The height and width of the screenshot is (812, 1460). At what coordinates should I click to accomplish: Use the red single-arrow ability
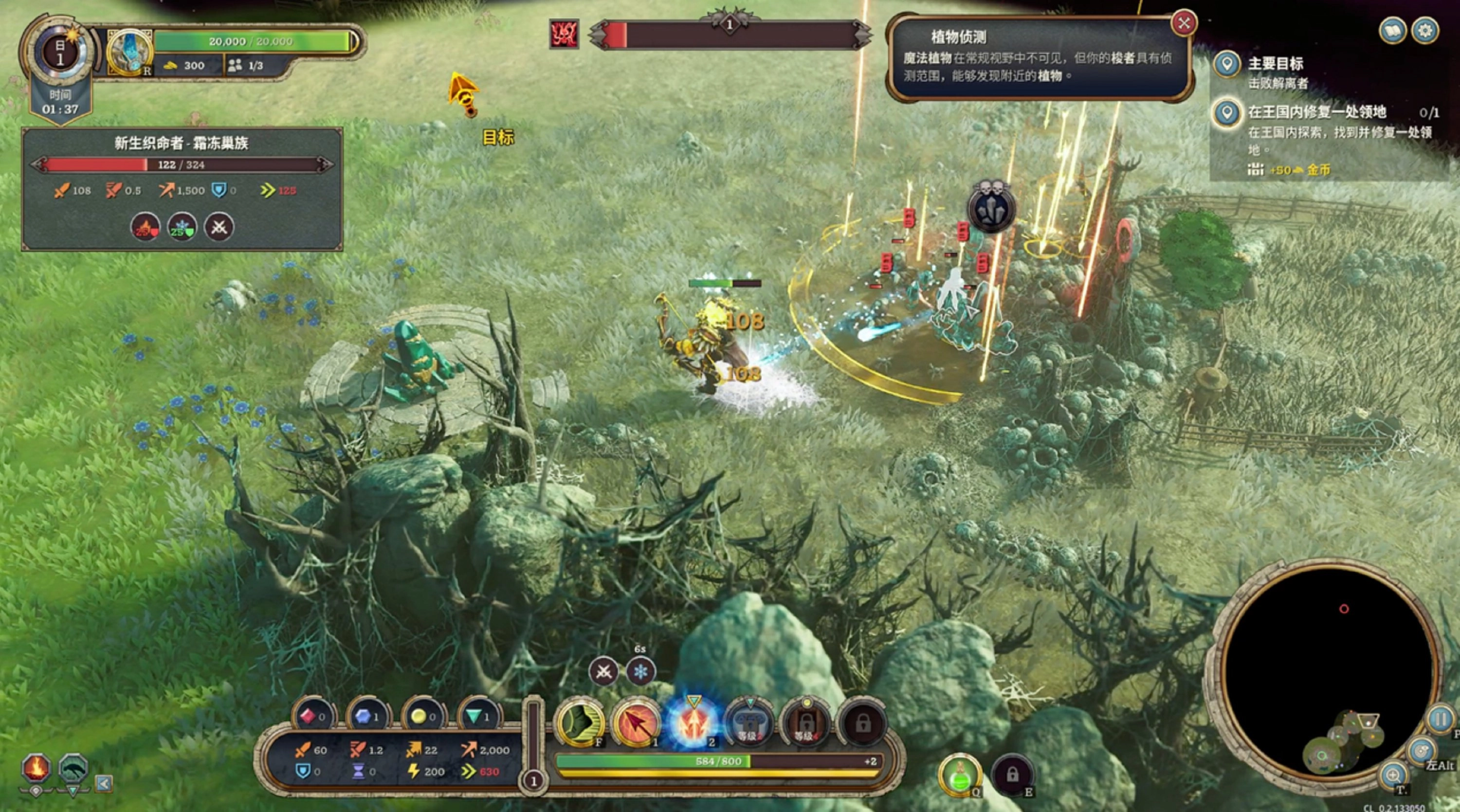pyautogui.click(x=636, y=723)
